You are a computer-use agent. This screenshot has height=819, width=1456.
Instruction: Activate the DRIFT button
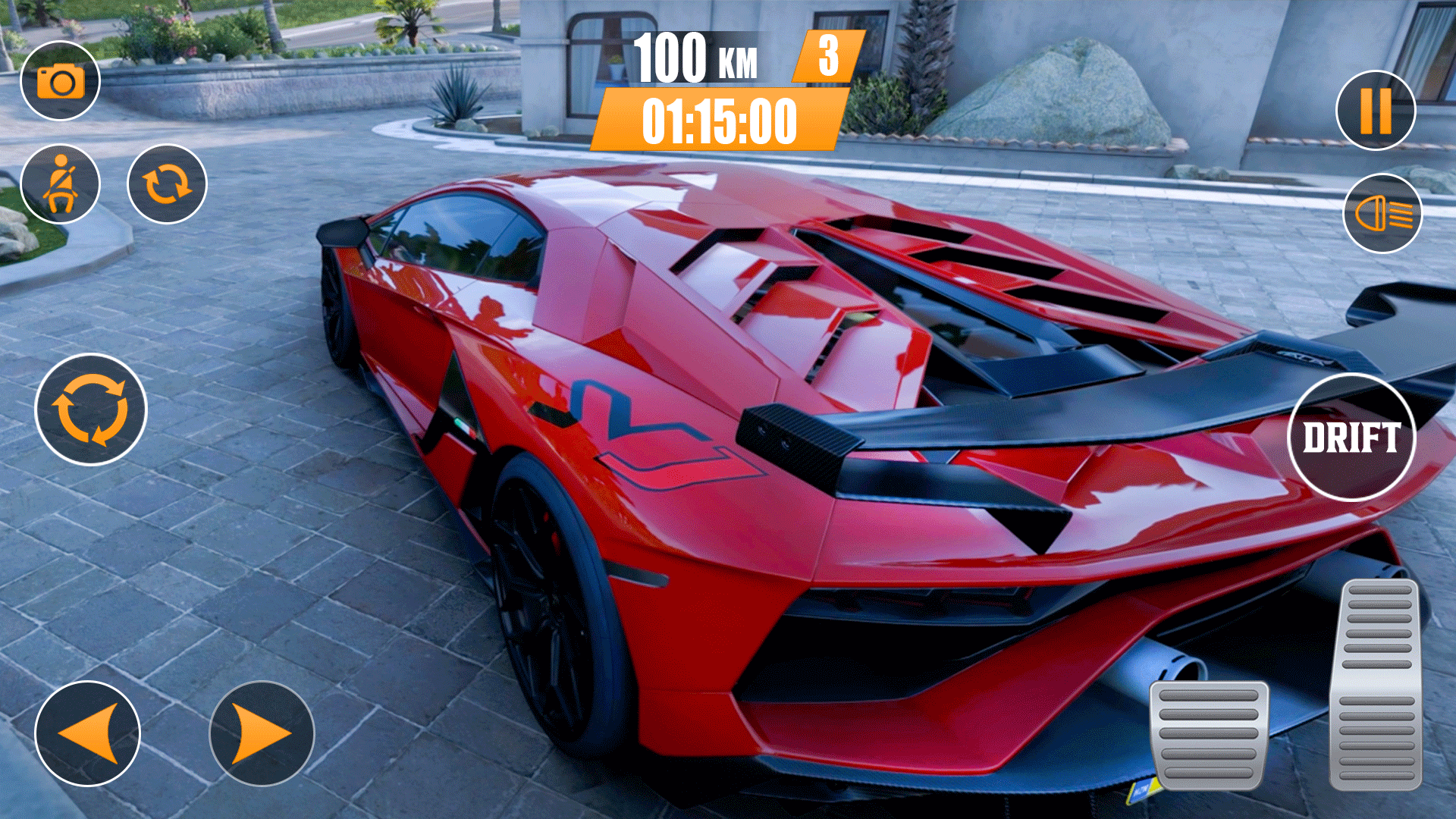click(x=1351, y=437)
